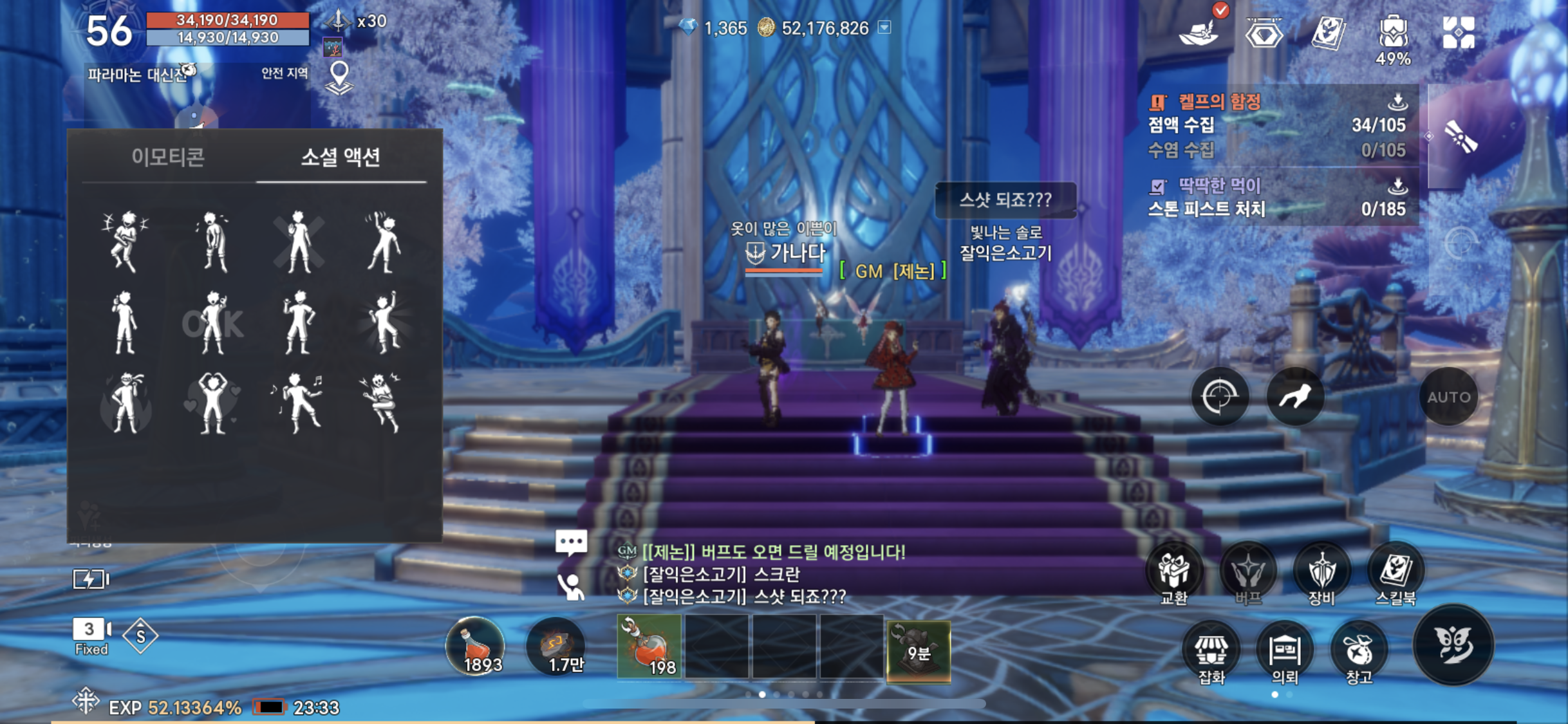Select the 켈프의 함정 quest tracker entry
The image size is (1568, 724).
point(1219,102)
